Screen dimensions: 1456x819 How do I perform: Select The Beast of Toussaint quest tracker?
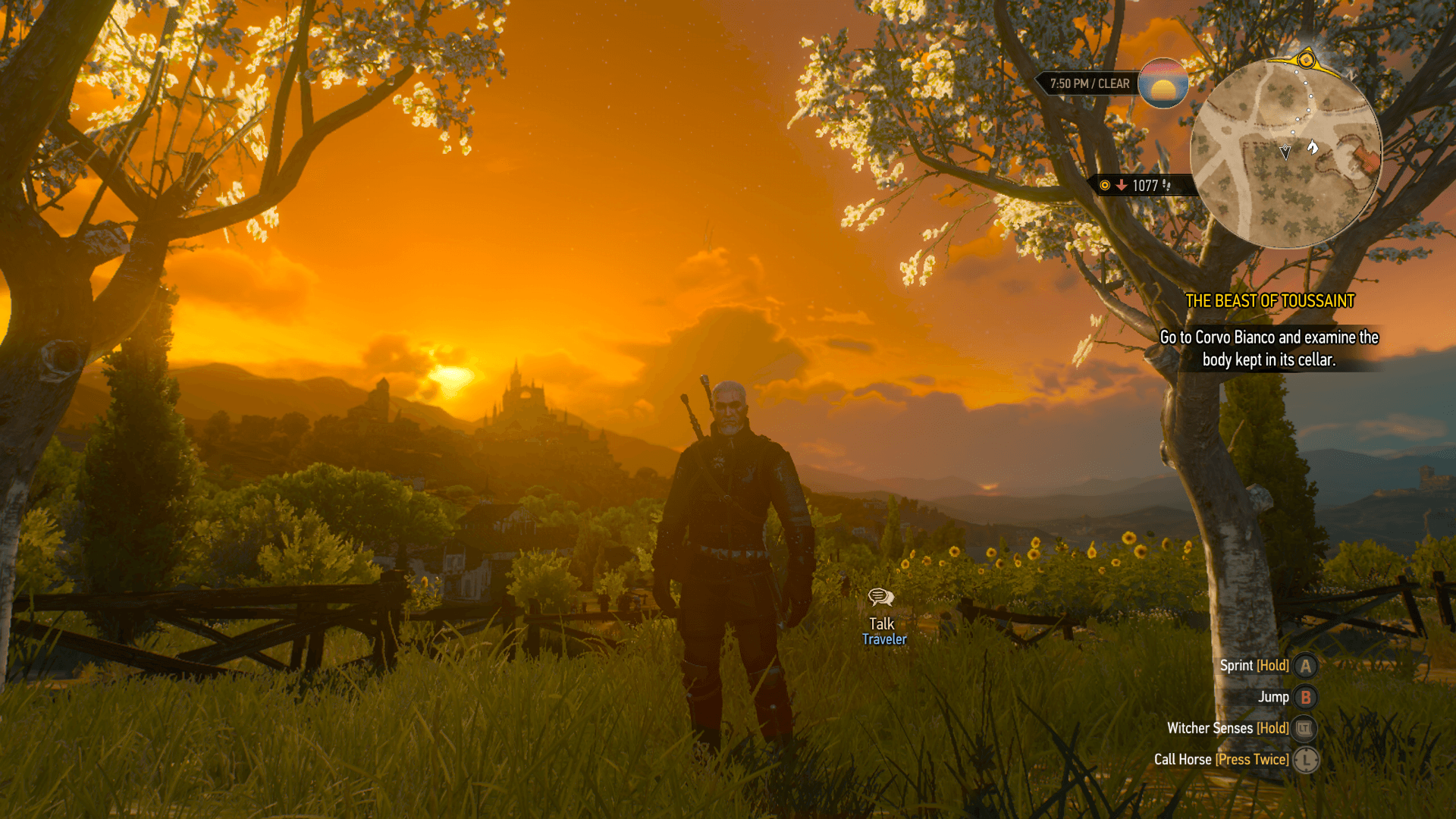tap(1269, 301)
